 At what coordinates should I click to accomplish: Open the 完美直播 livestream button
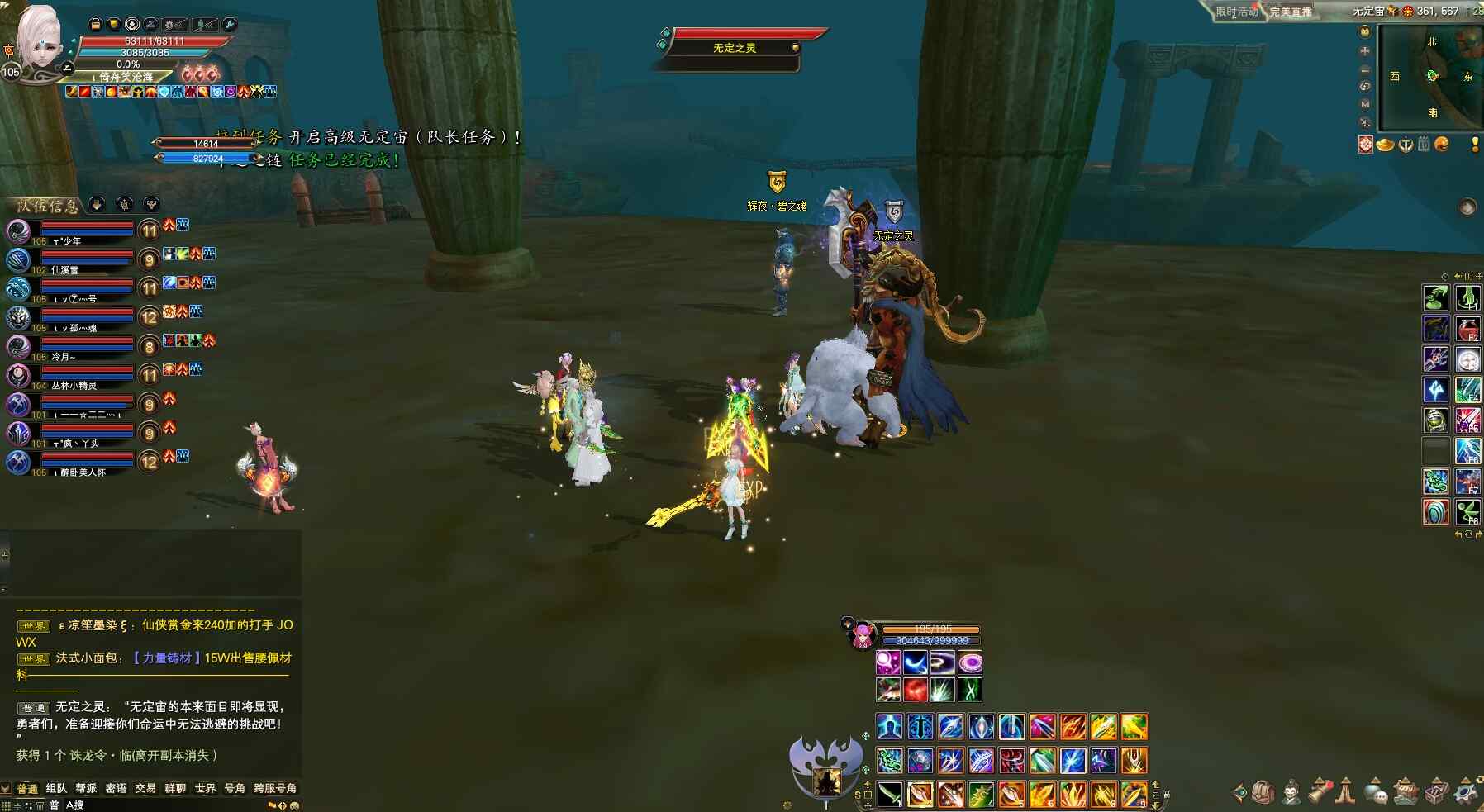coord(1291,12)
